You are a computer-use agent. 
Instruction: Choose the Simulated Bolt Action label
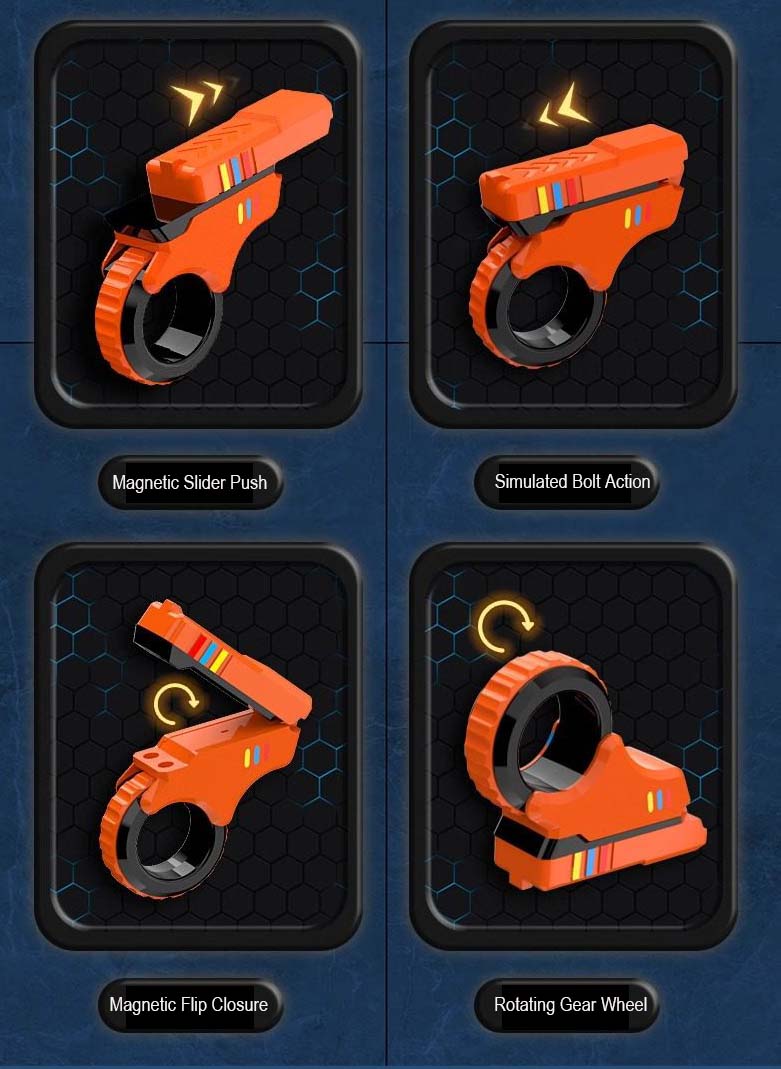click(x=572, y=482)
